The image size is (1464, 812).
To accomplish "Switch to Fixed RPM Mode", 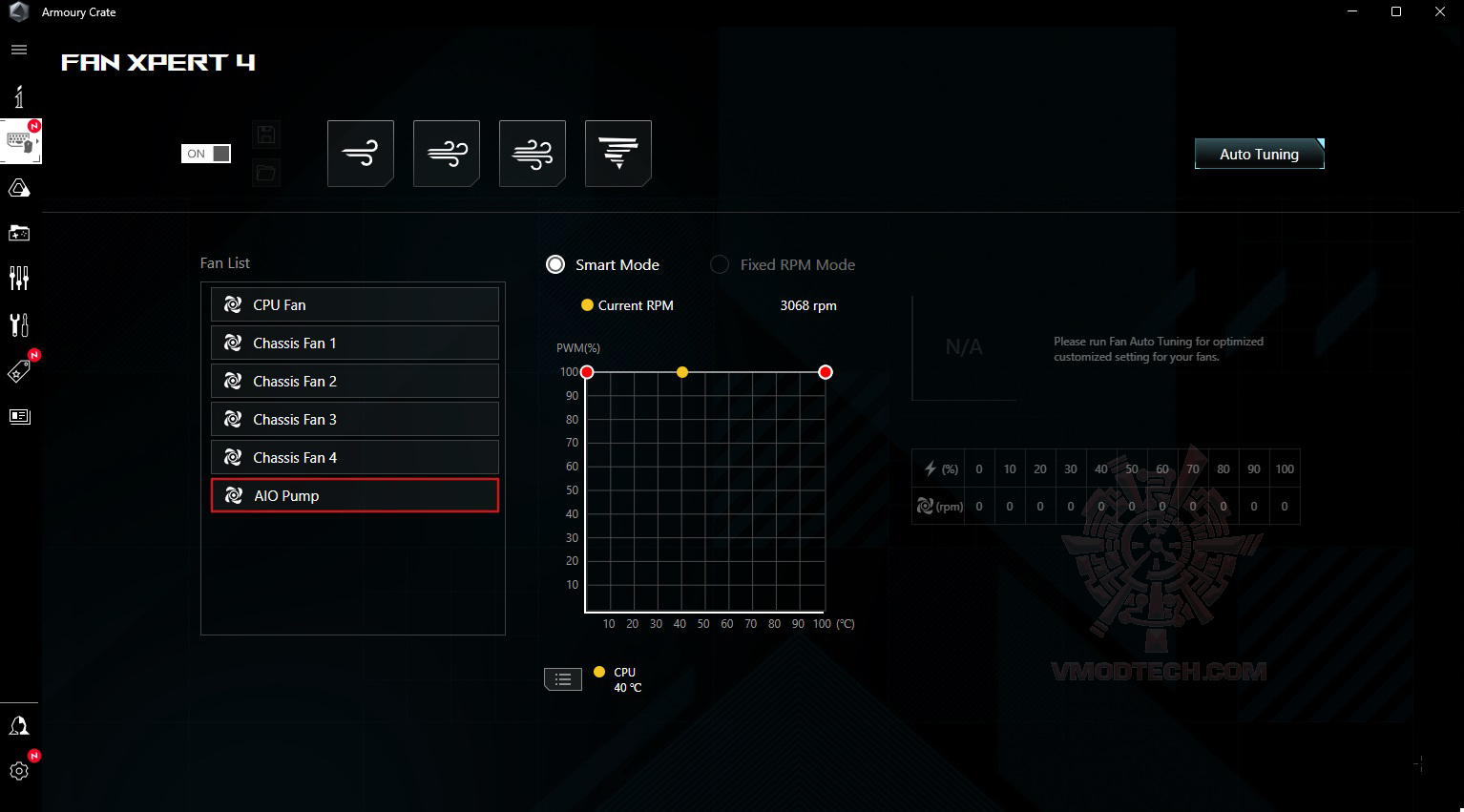I will [x=720, y=264].
